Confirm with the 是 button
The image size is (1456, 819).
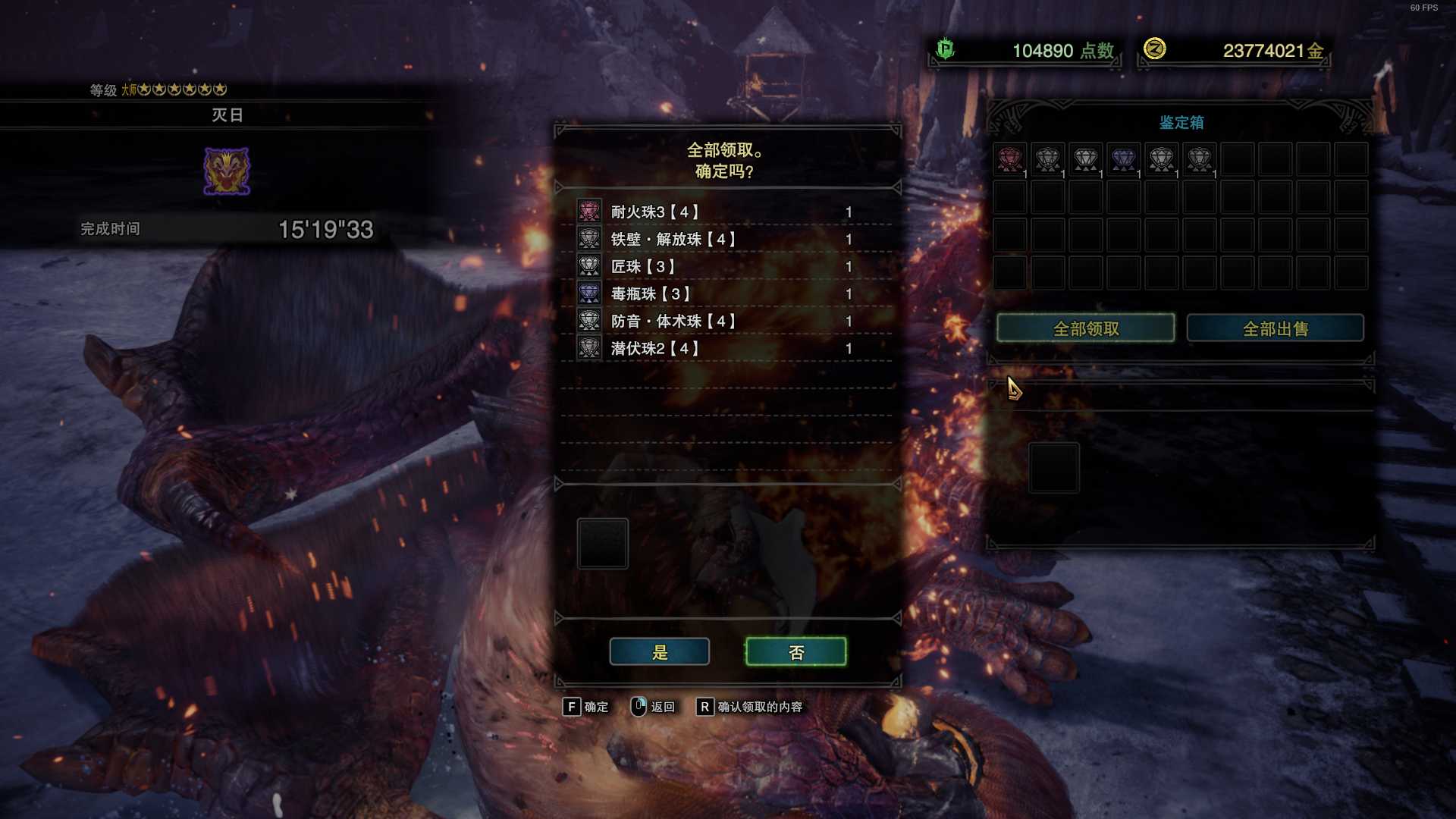click(659, 652)
